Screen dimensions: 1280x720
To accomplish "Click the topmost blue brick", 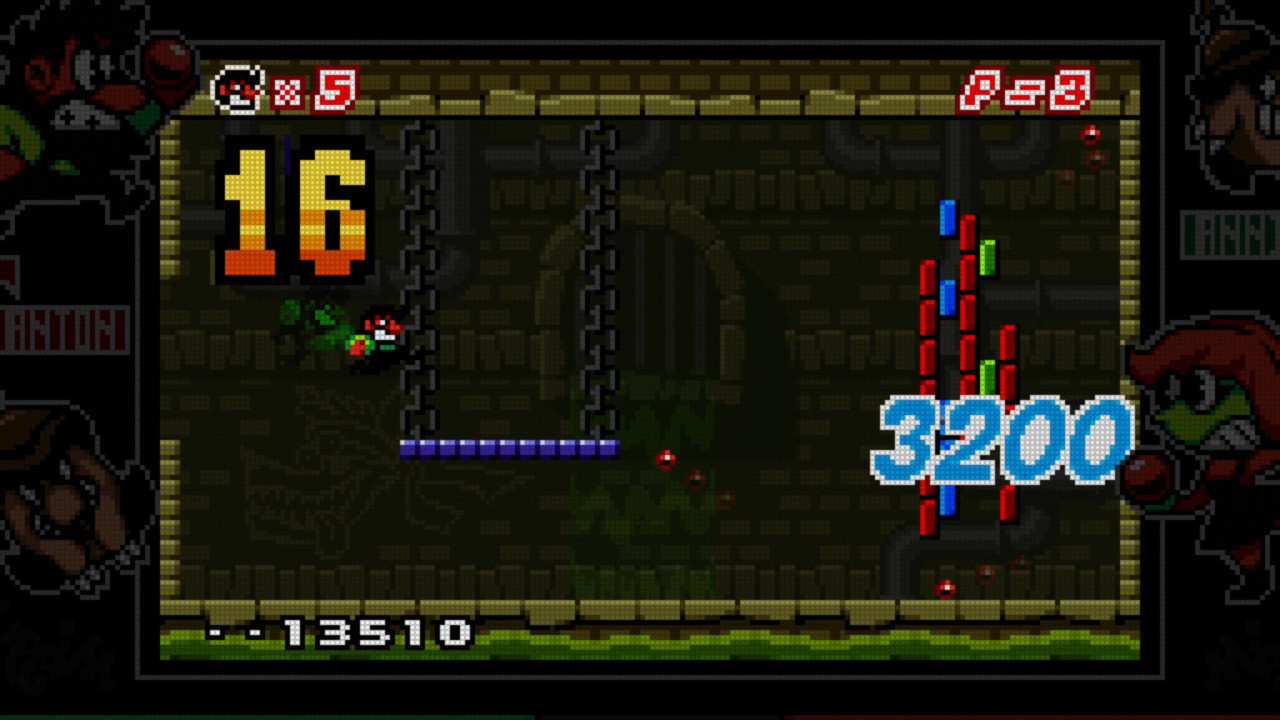I will pos(946,218).
